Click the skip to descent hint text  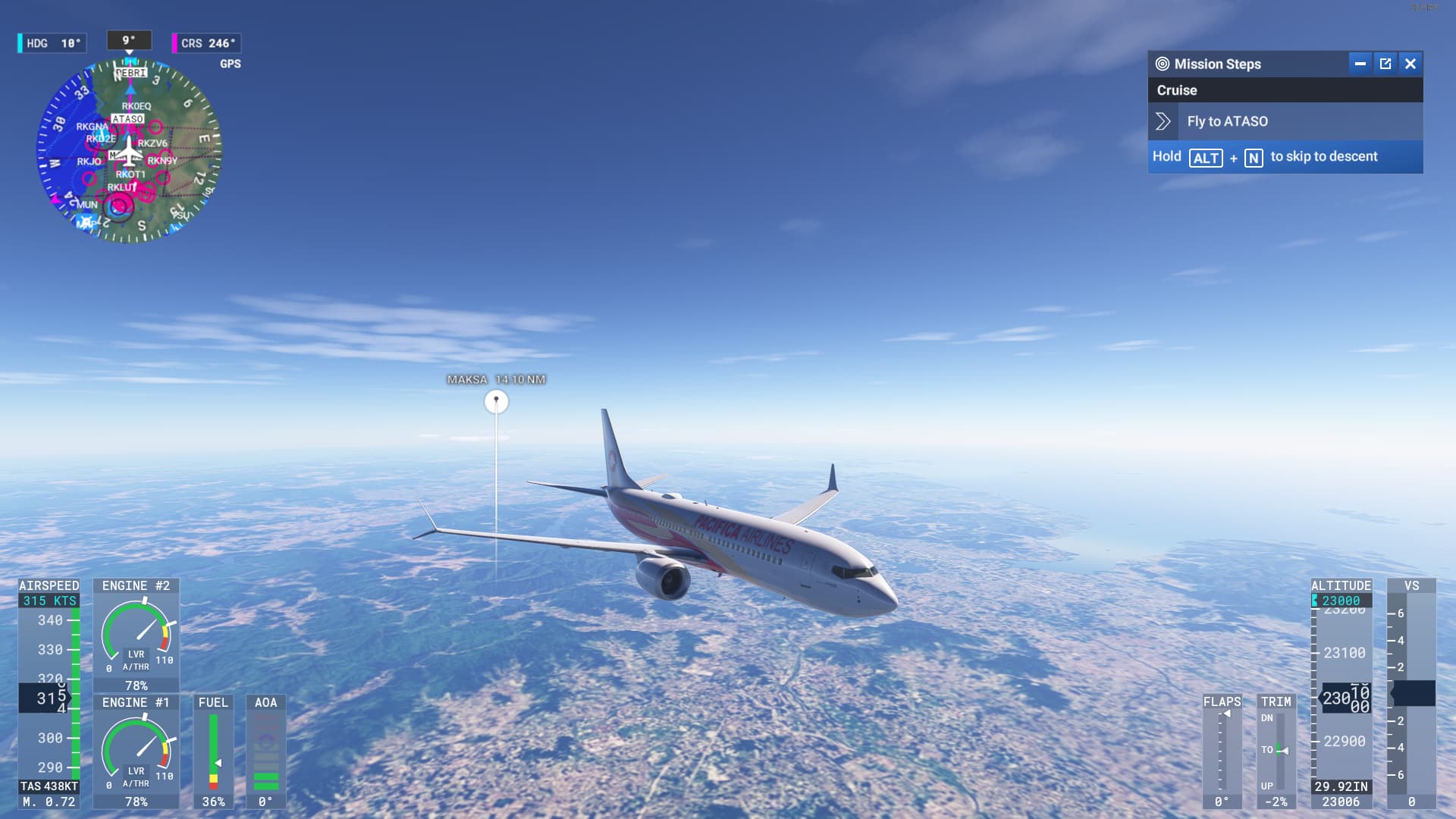[1324, 157]
